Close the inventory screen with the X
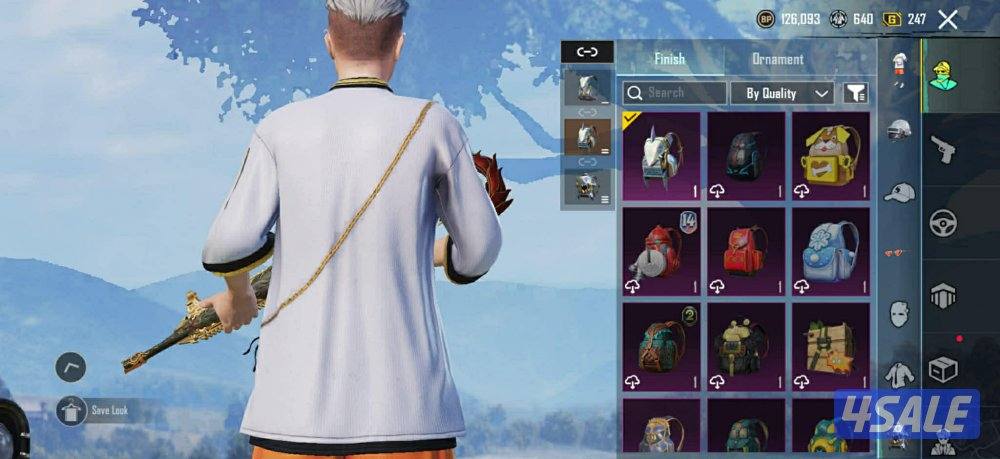The image size is (1000, 459). [948, 19]
